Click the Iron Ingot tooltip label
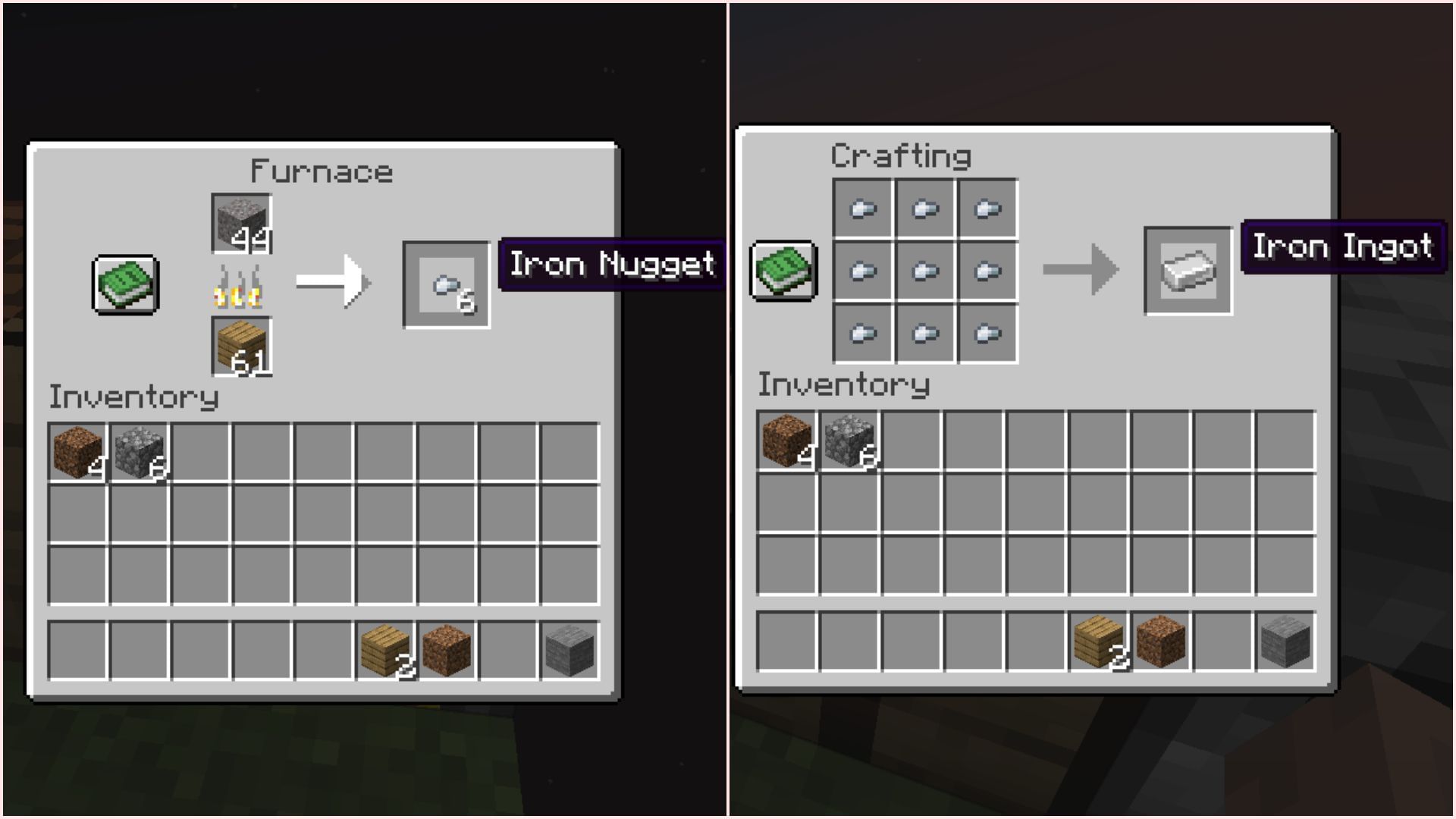The height and width of the screenshot is (819, 1456). click(x=1342, y=246)
